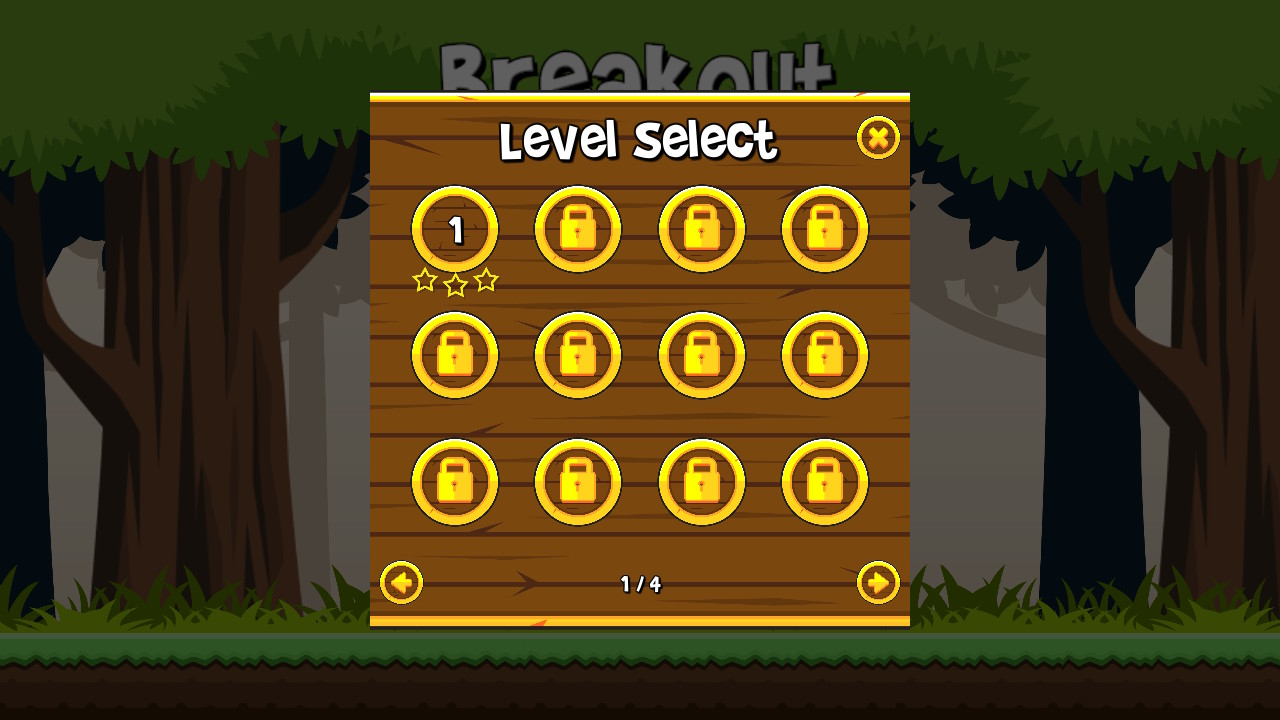Select level 1 to start playing
This screenshot has height=720, width=1280.
pos(454,228)
